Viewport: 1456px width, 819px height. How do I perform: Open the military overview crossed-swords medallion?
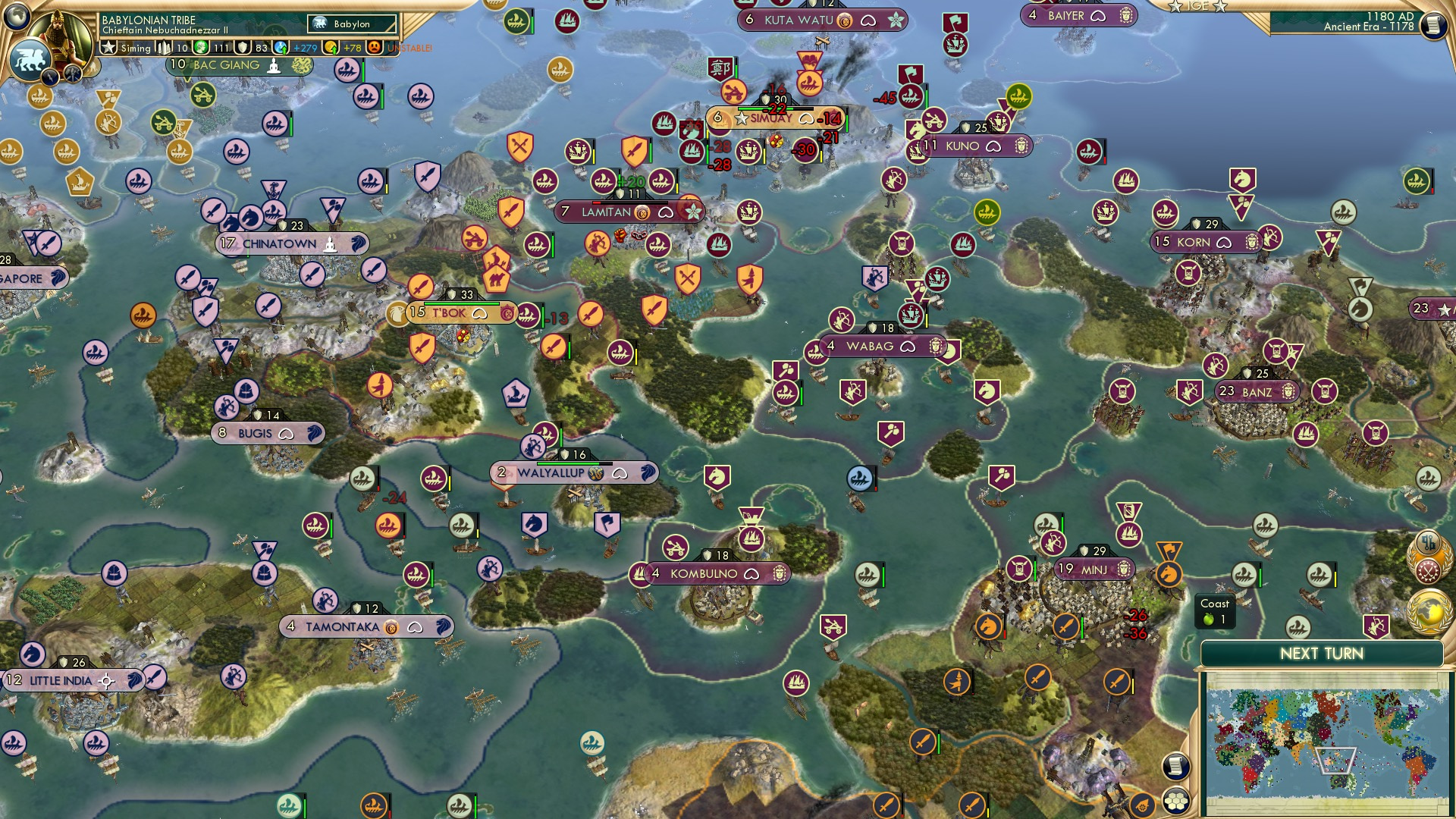coord(1429,570)
